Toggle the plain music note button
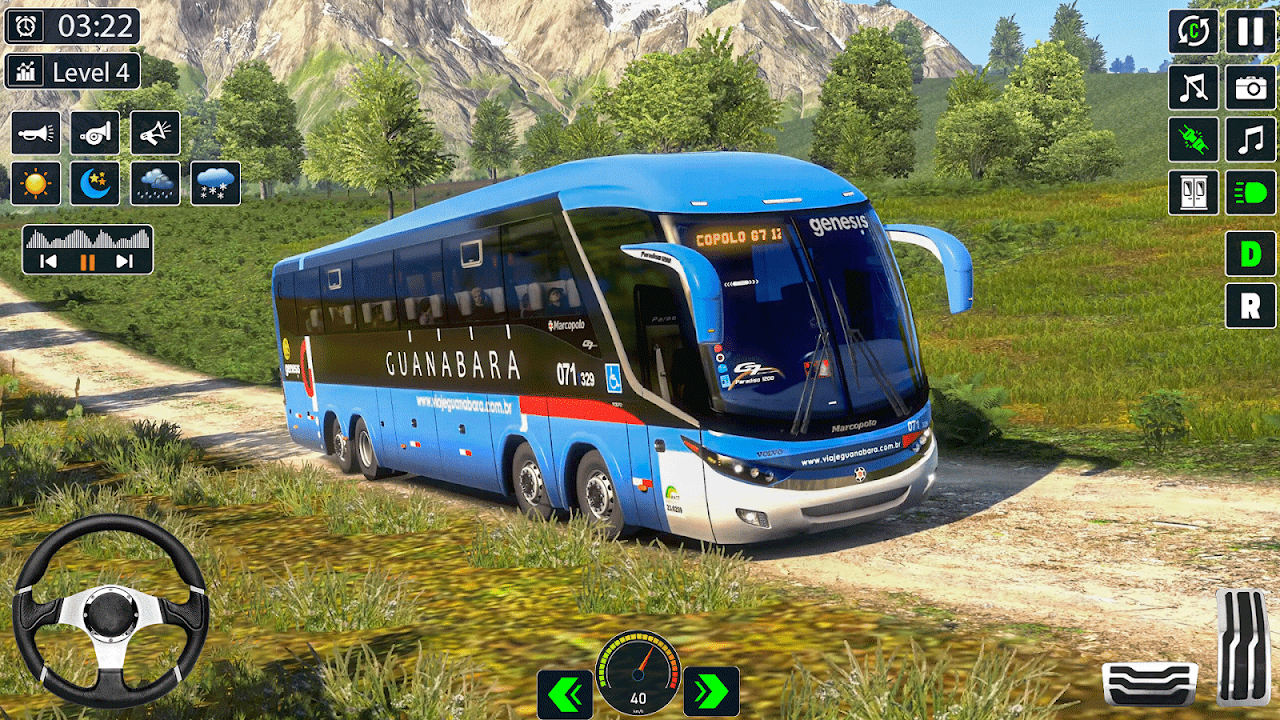The height and width of the screenshot is (720, 1280). [1250, 139]
